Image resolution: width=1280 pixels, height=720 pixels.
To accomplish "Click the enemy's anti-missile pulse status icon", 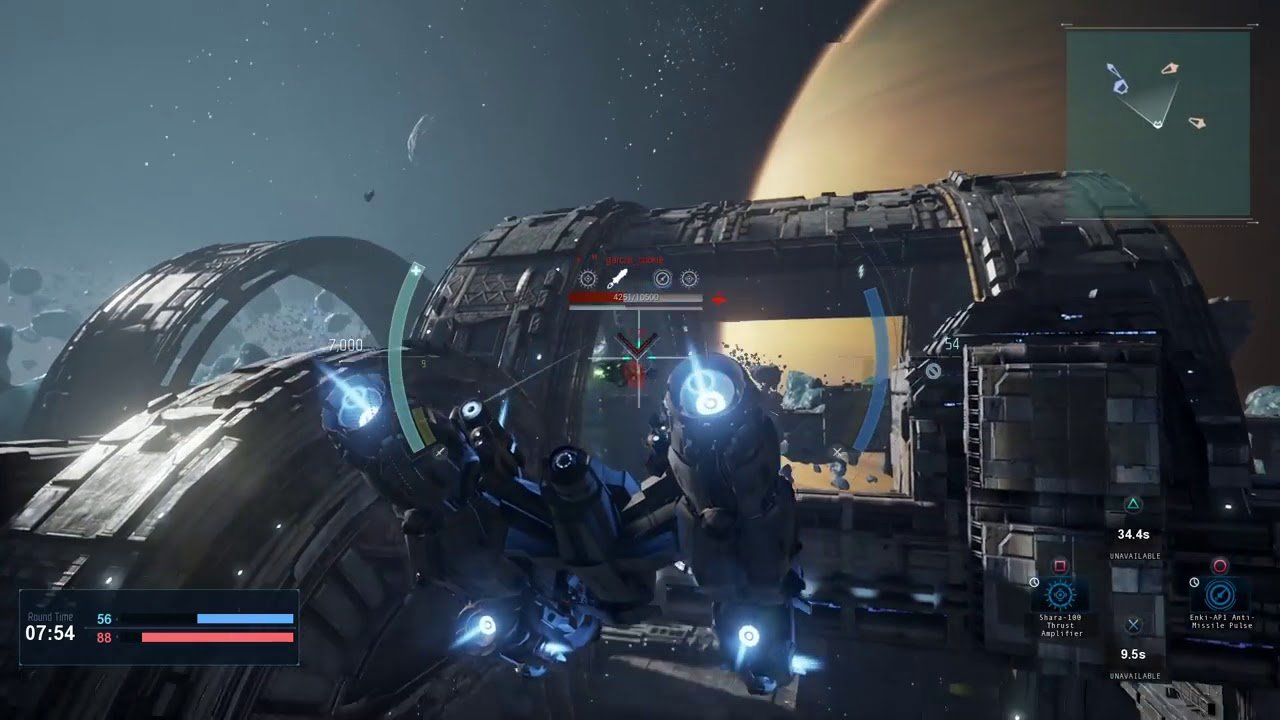I will tap(662, 279).
